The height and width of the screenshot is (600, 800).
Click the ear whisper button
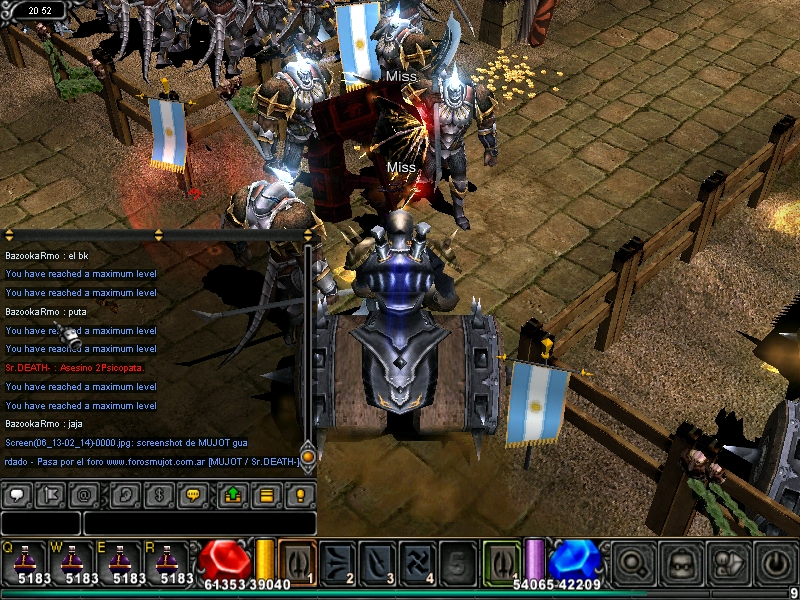coord(125,494)
